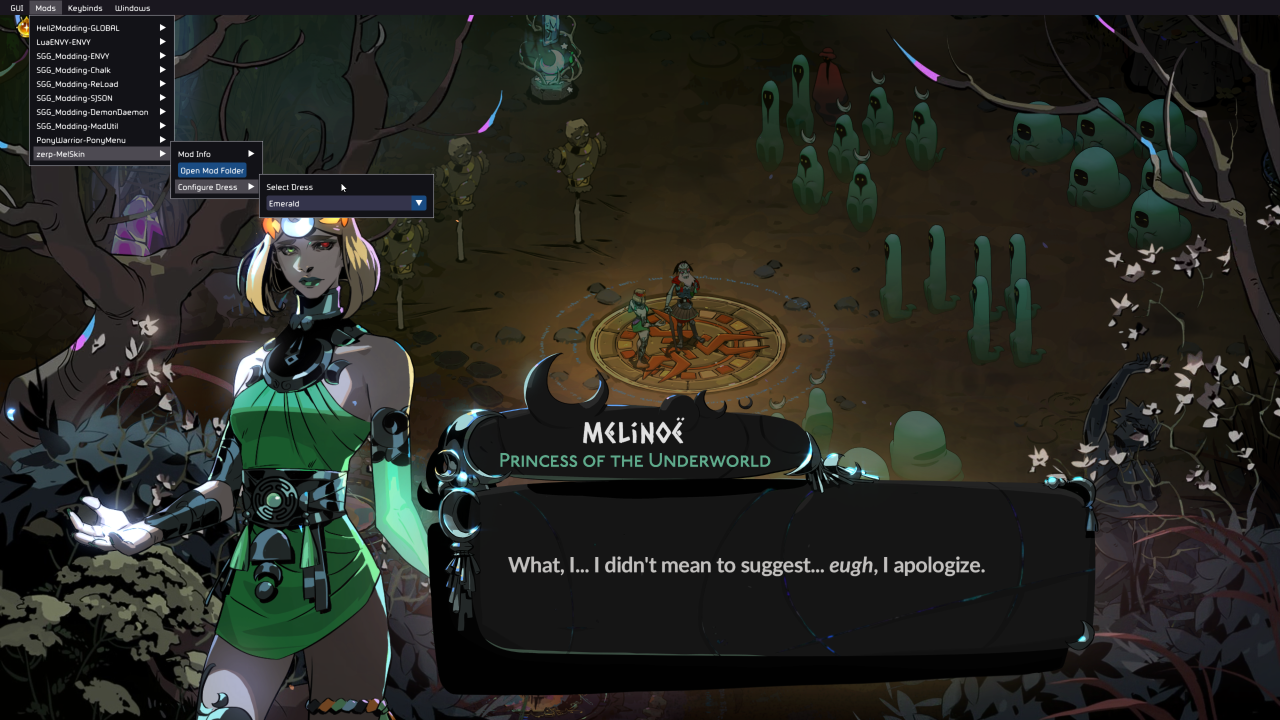
Task: Open the GUI menu in the top bar
Action: (x=16, y=8)
